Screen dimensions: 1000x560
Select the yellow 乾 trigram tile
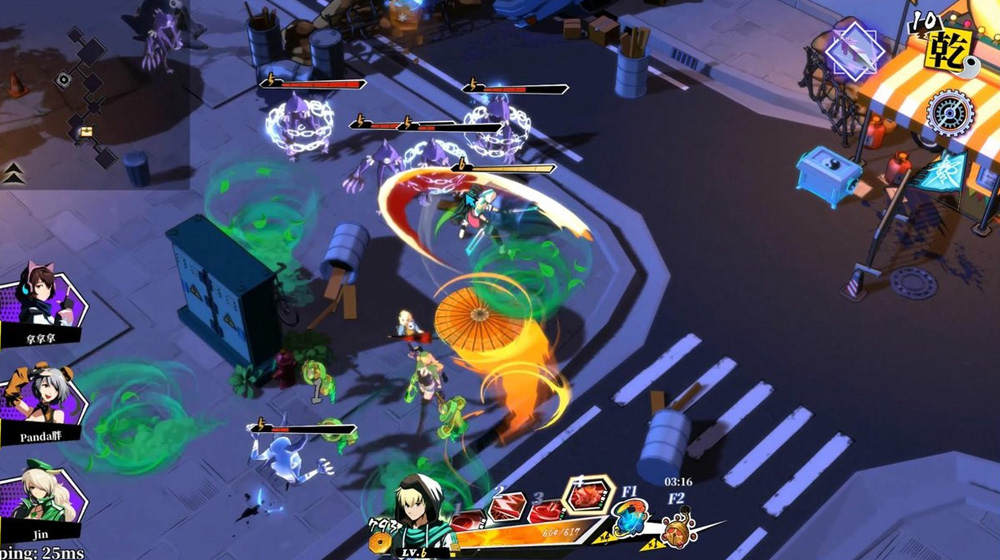point(948,47)
